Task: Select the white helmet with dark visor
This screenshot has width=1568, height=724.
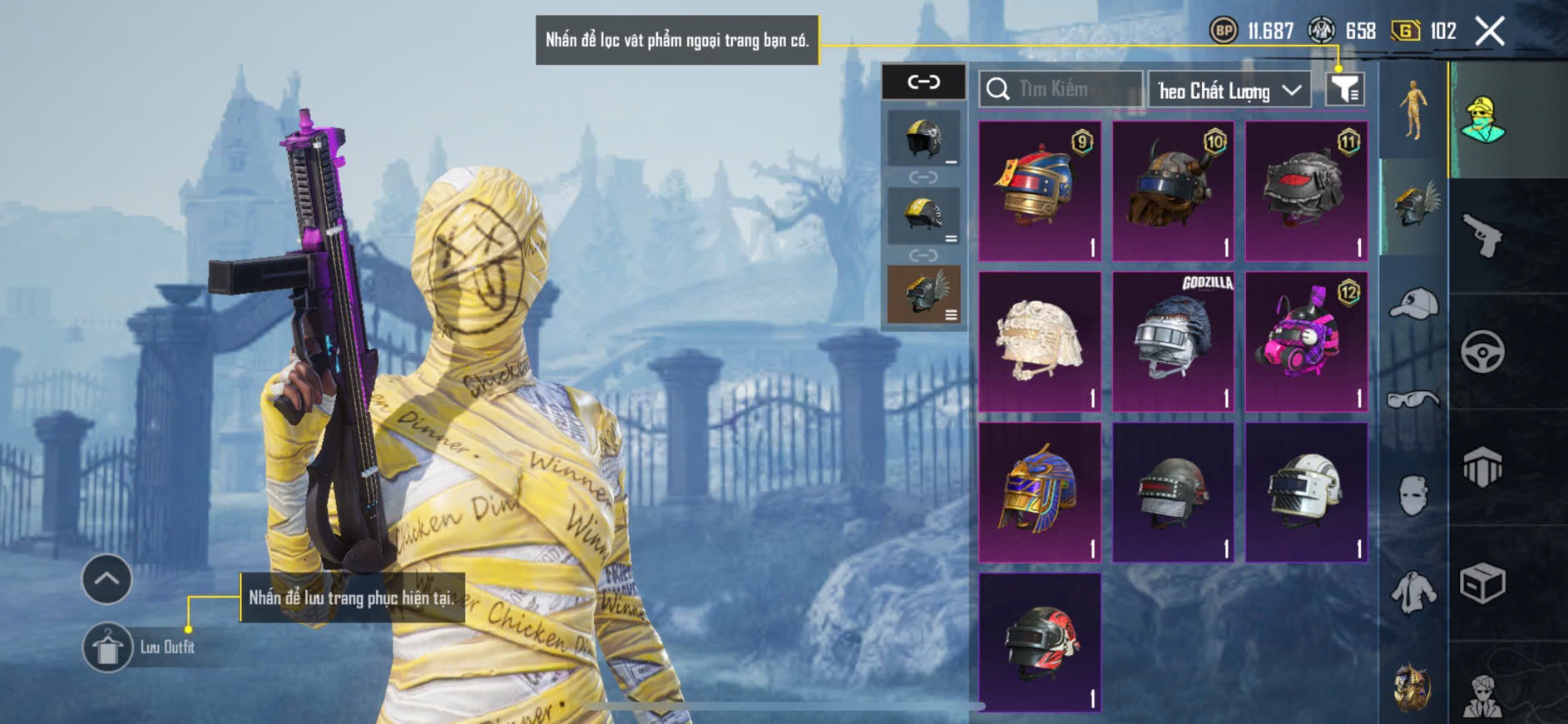Action: [x=1306, y=492]
